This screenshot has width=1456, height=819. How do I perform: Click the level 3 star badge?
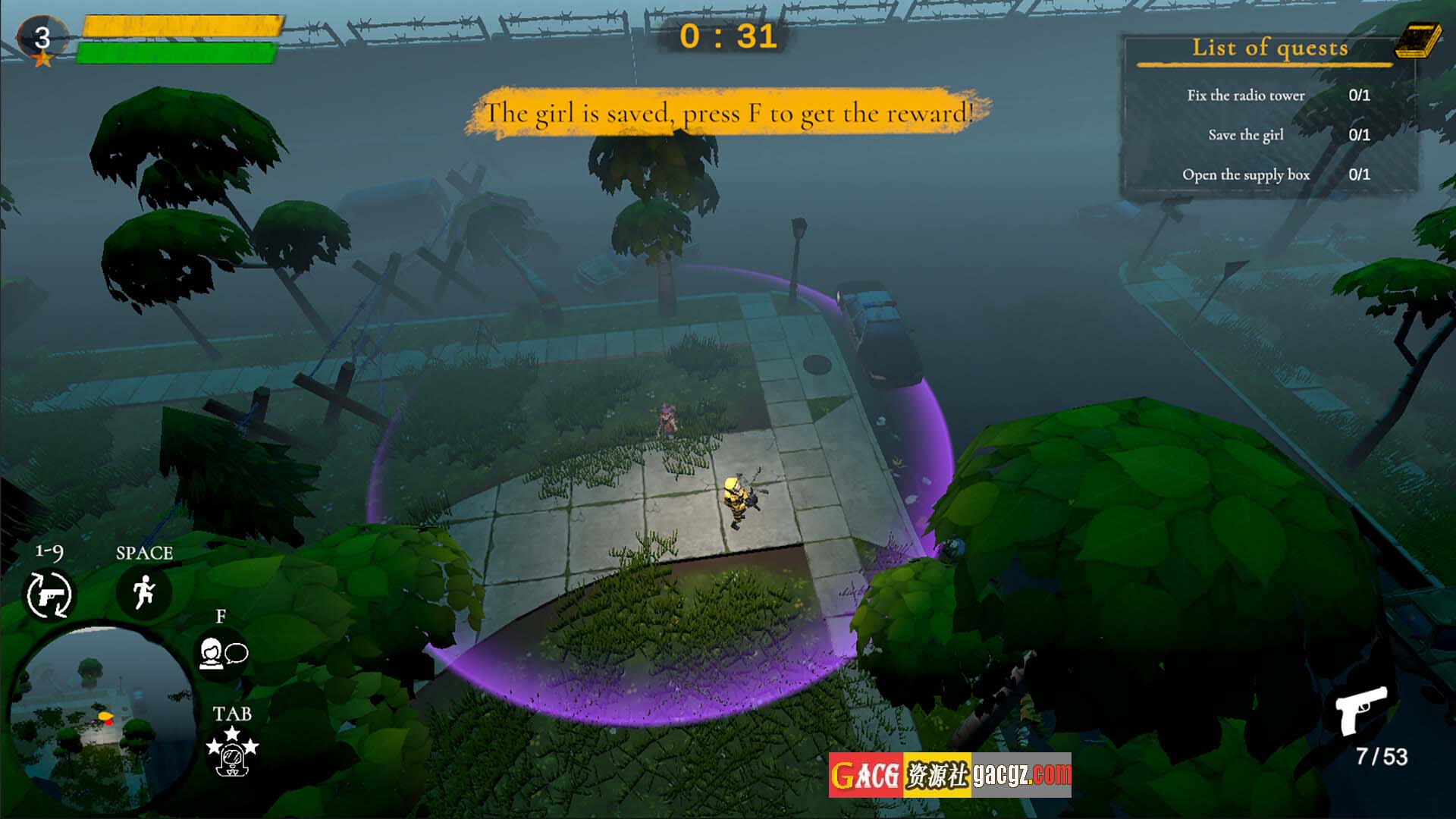pos(42,39)
